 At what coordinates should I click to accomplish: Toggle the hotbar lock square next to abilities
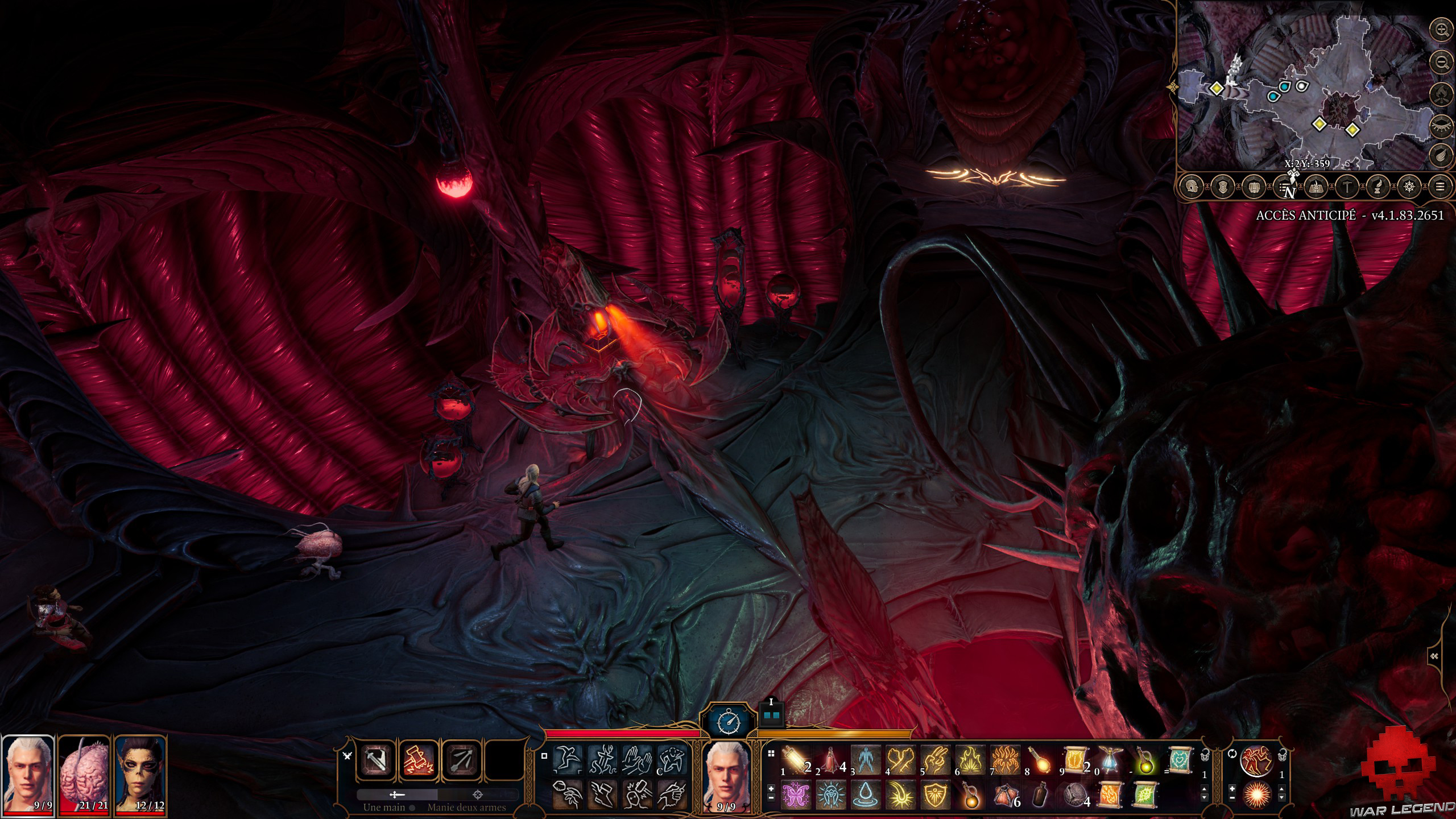coord(543,756)
